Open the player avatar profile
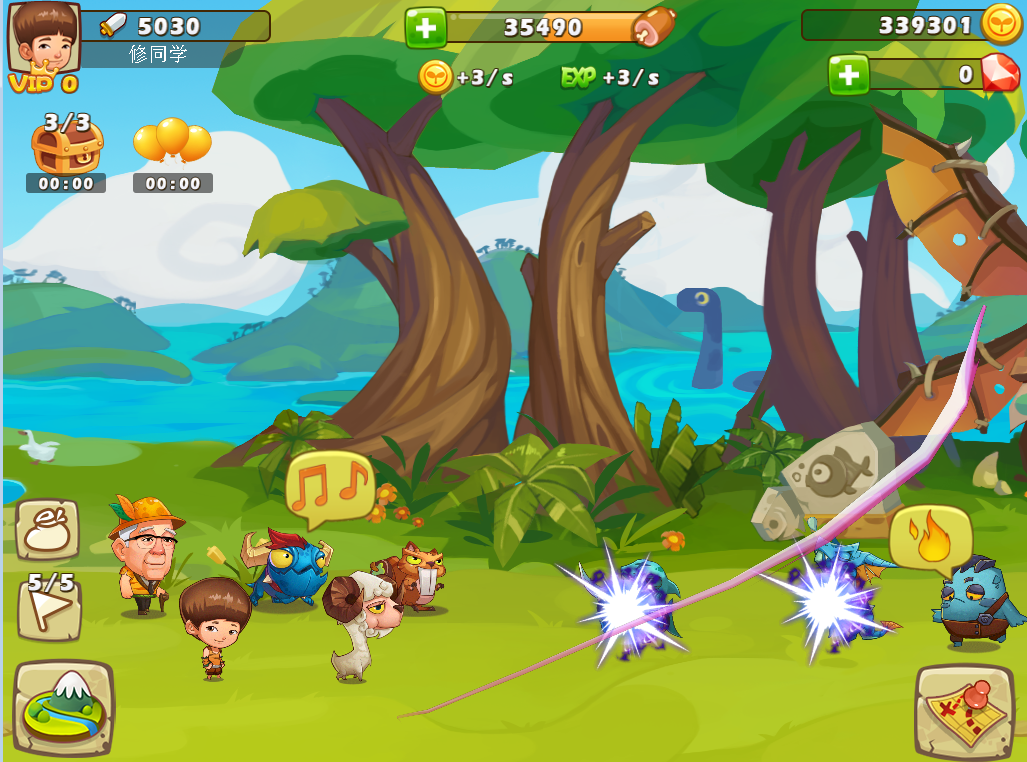 click(44, 40)
